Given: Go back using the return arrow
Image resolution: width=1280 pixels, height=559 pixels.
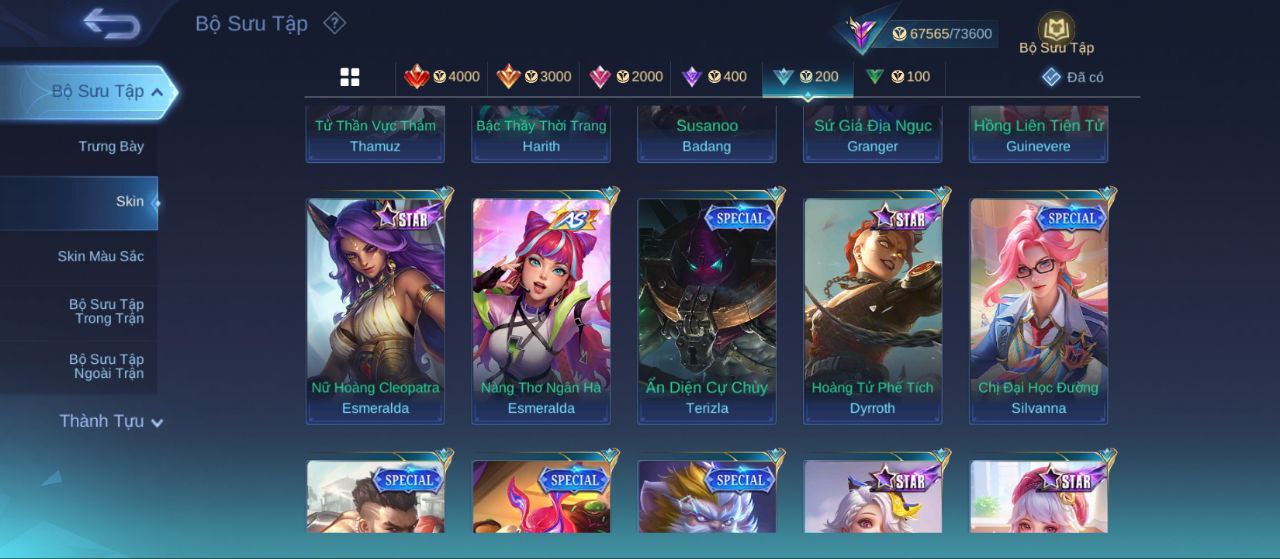Looking at the screenshot, I should pos(111,23).
